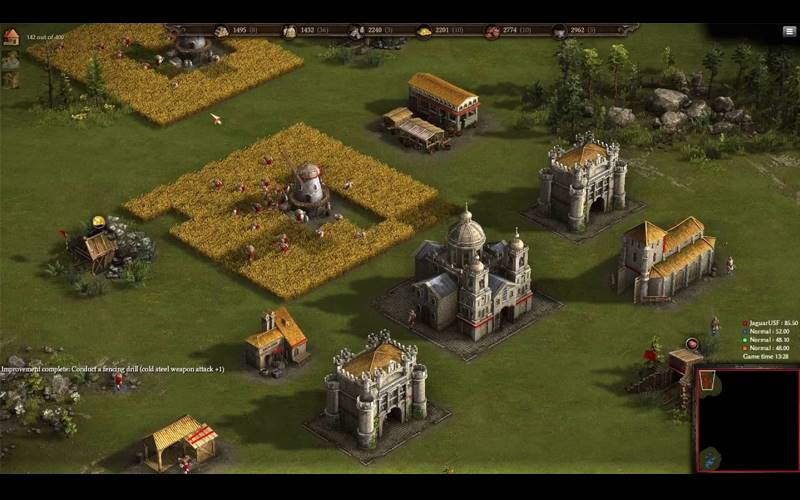
Task: Click the house icon beside population count
Action: [x=11, y=37]
